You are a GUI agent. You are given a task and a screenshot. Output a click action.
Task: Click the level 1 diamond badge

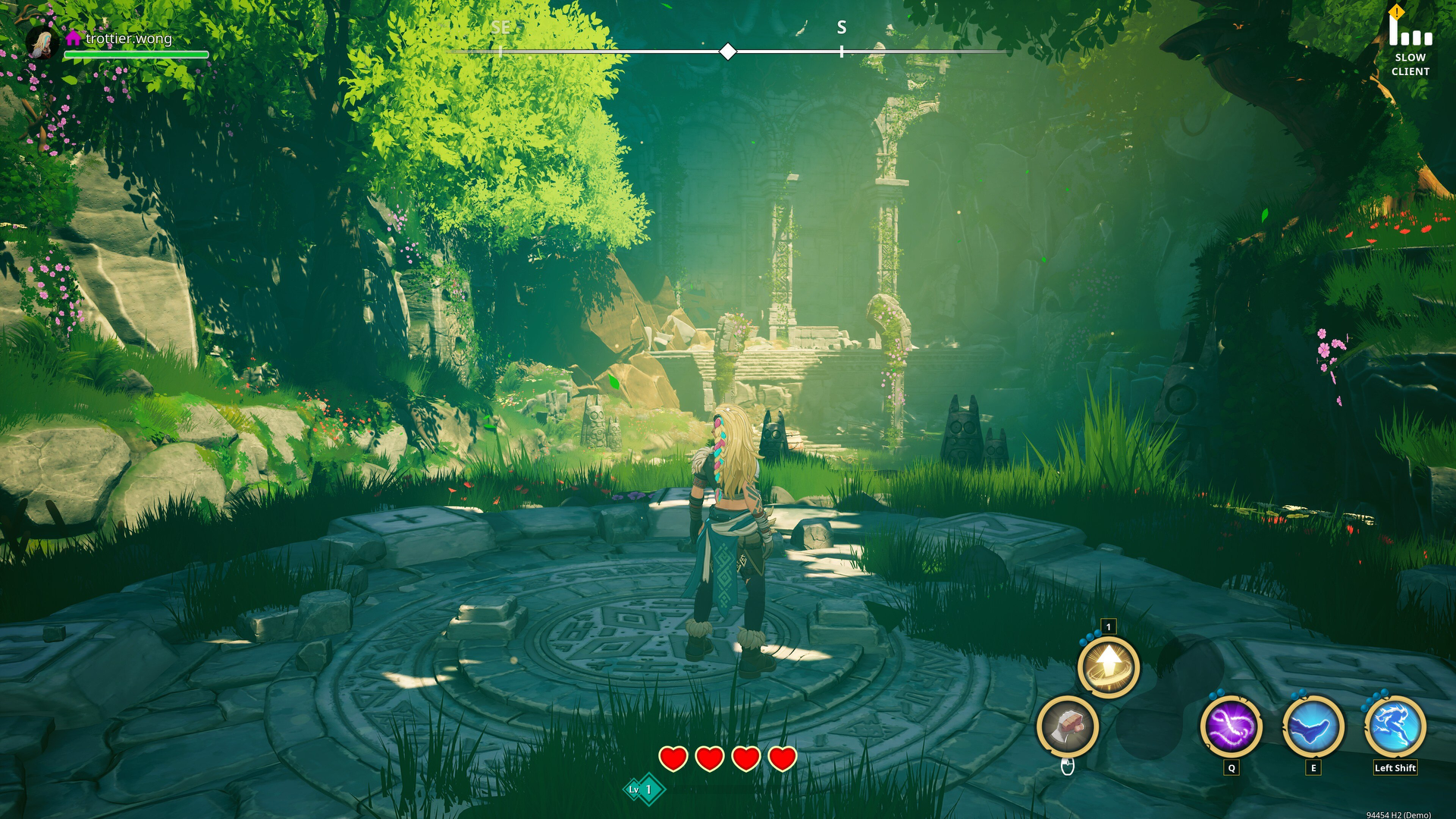tap(644, 789)
